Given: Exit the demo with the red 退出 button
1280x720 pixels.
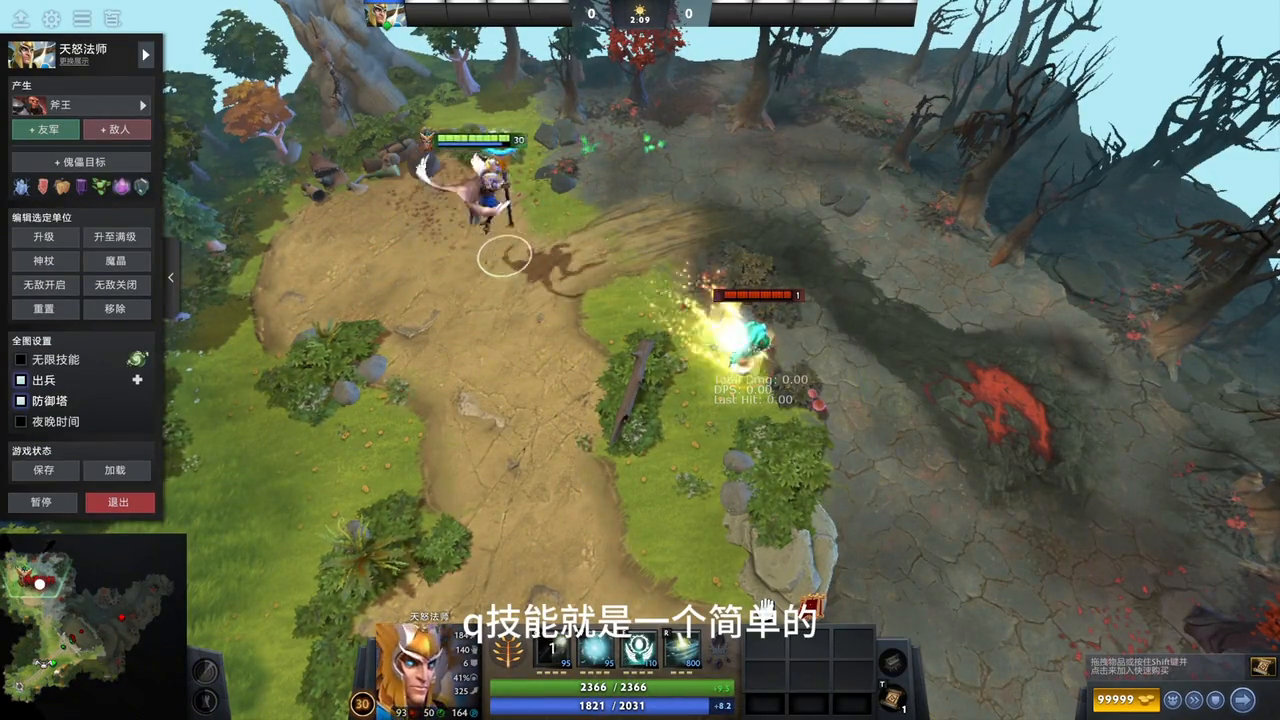Looking at the screenshot, I should [119, 502].
